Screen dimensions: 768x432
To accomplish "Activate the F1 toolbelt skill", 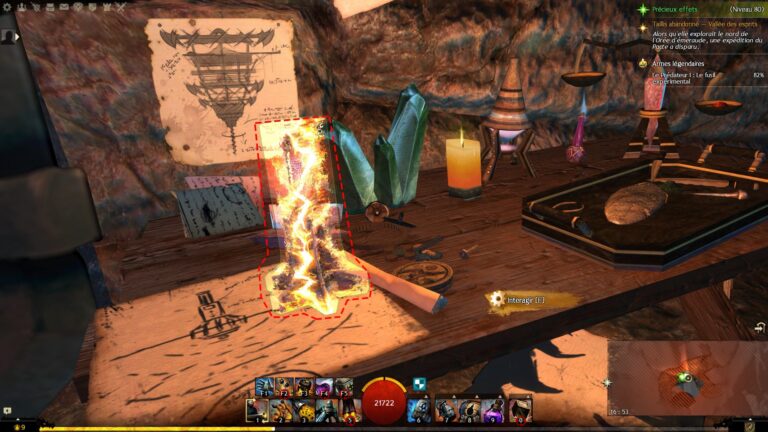I will 264,387.
